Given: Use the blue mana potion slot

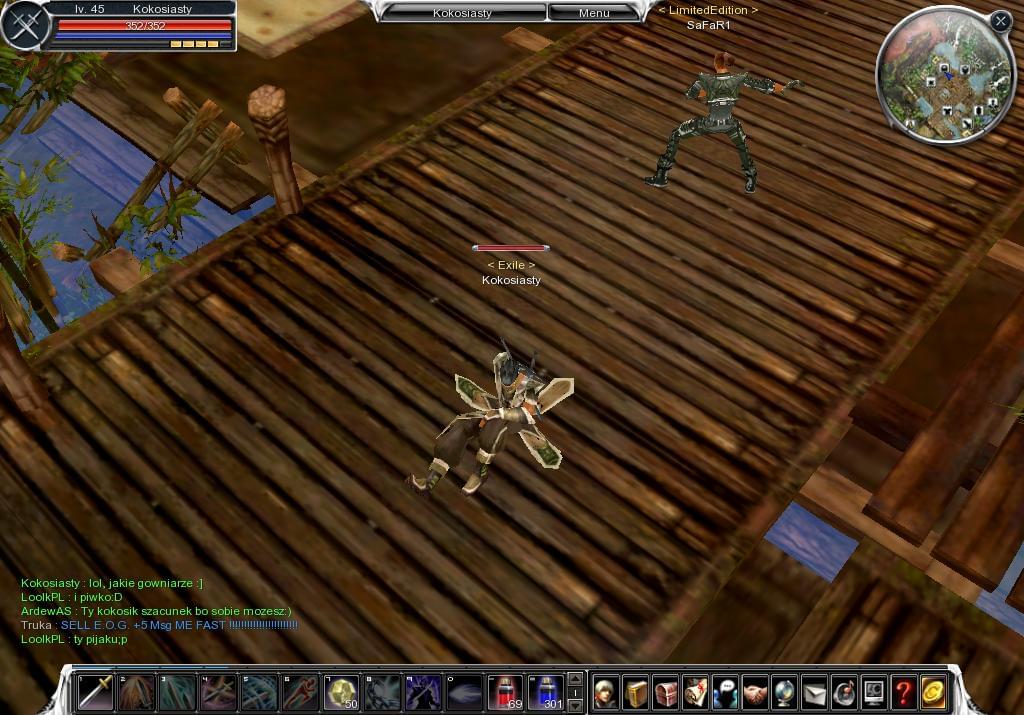Looking at the screenshot, I should click(546, 691).
